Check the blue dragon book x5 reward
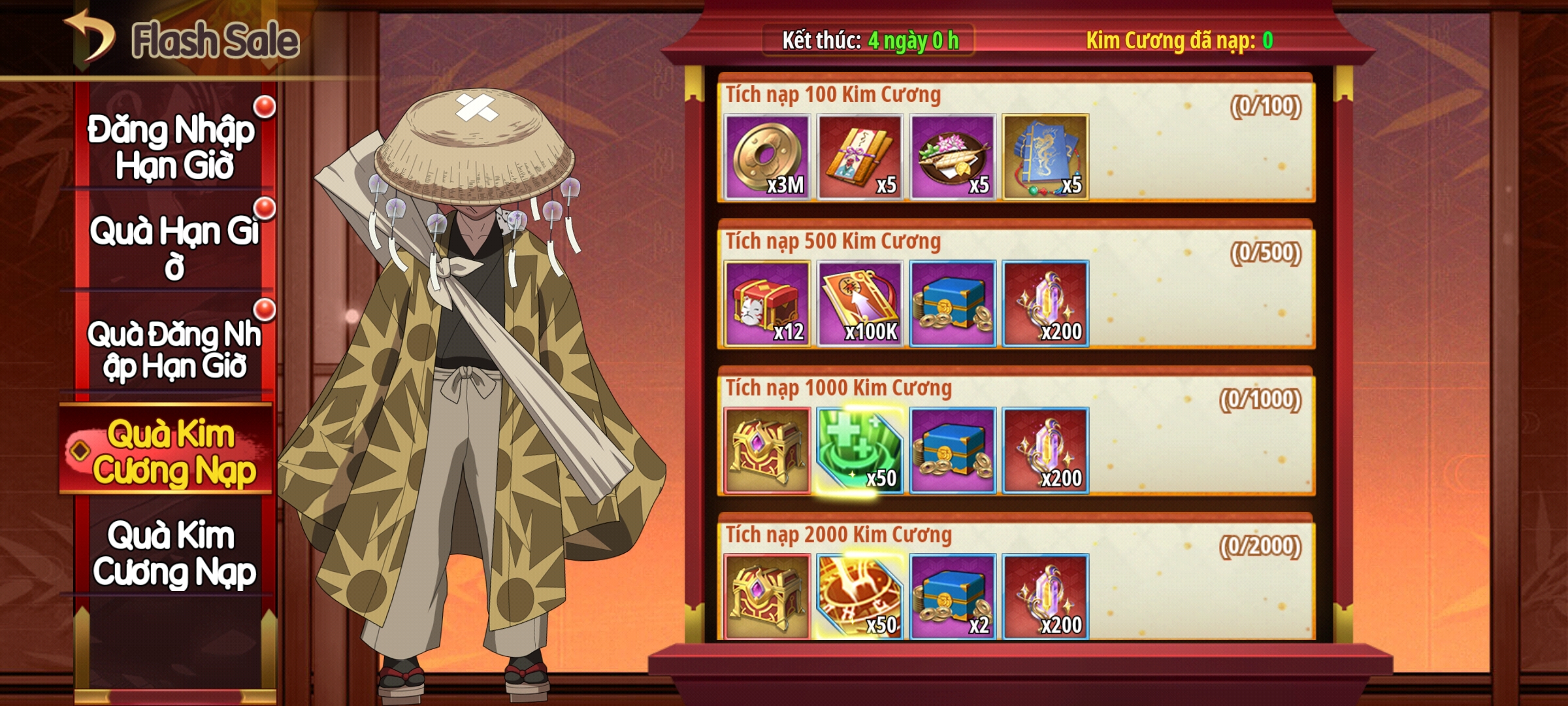The height and width of the screenshot is (706, 1568). click(1045, 157)
